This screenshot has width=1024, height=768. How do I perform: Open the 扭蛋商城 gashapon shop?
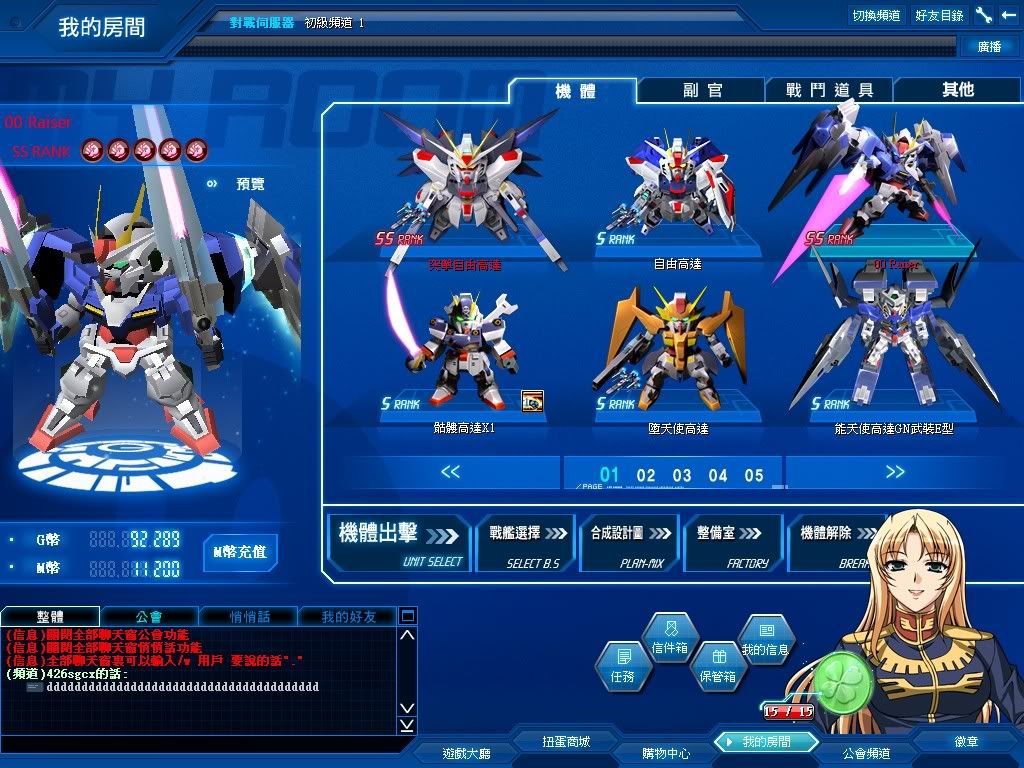click(566, 742)
